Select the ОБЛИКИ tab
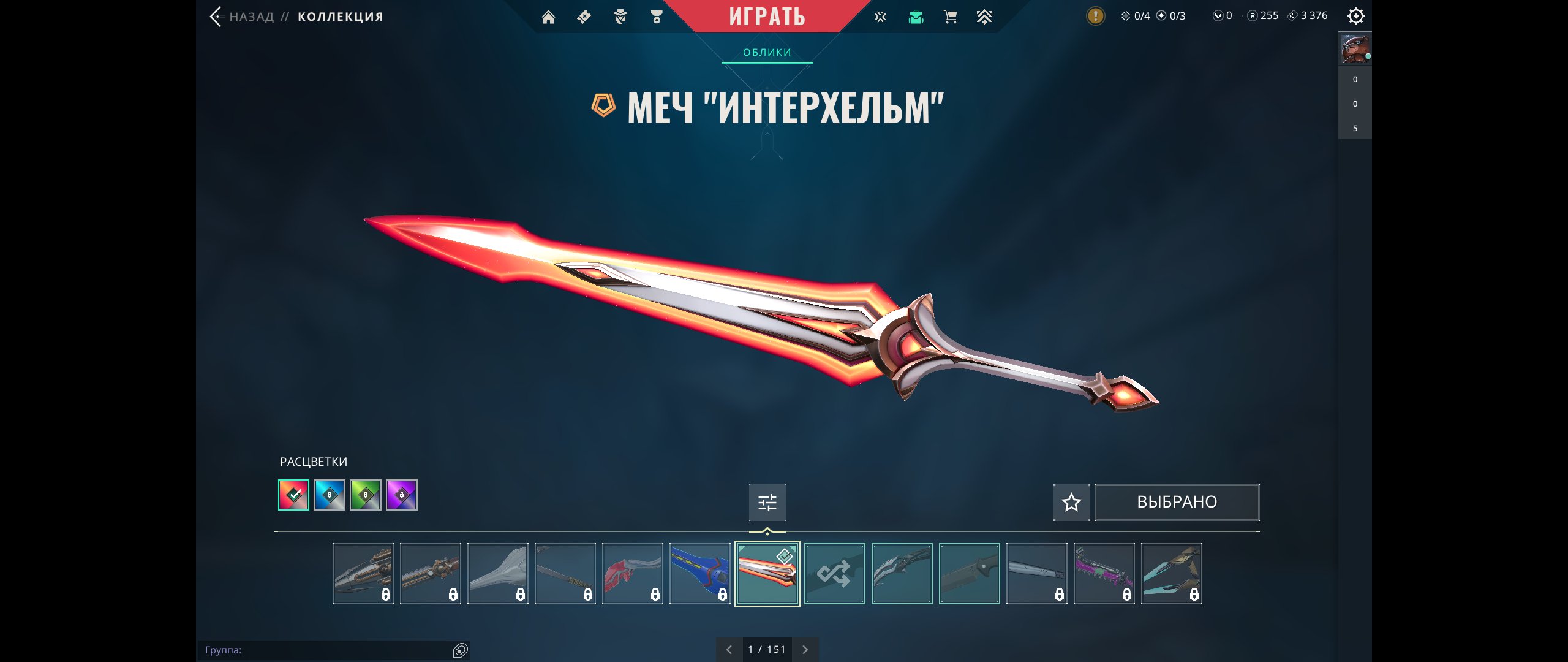Viewport: 1568px width, 662px height. [767, 53]
